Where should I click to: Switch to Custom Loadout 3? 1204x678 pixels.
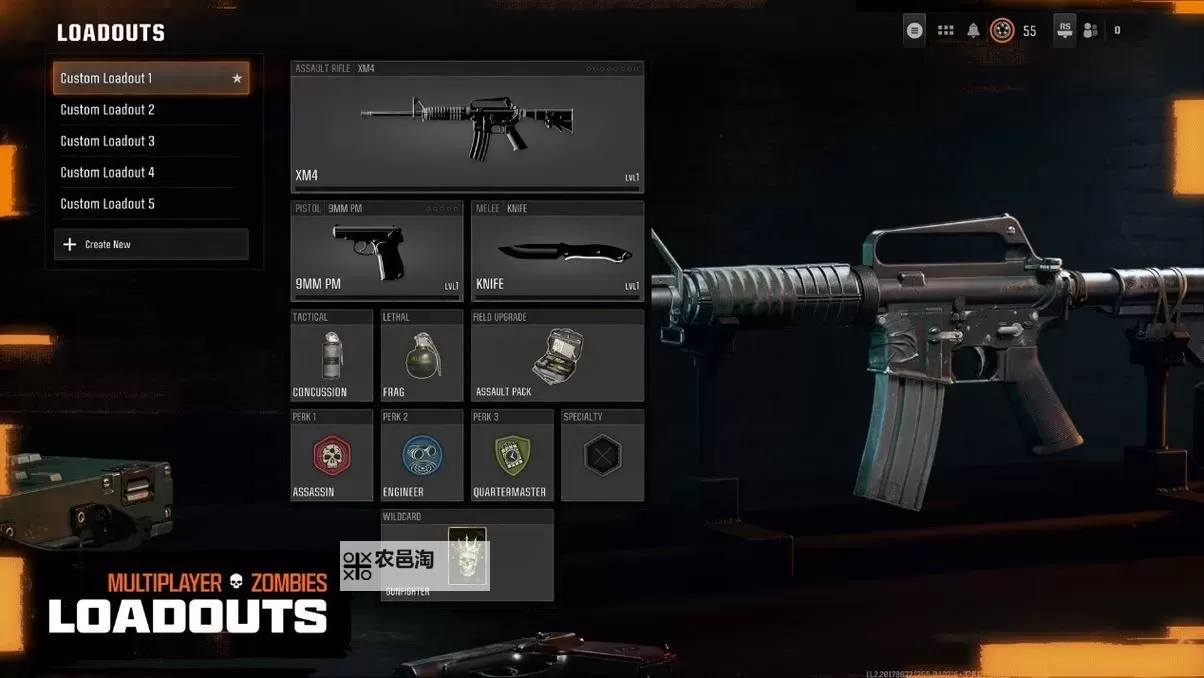150,141
